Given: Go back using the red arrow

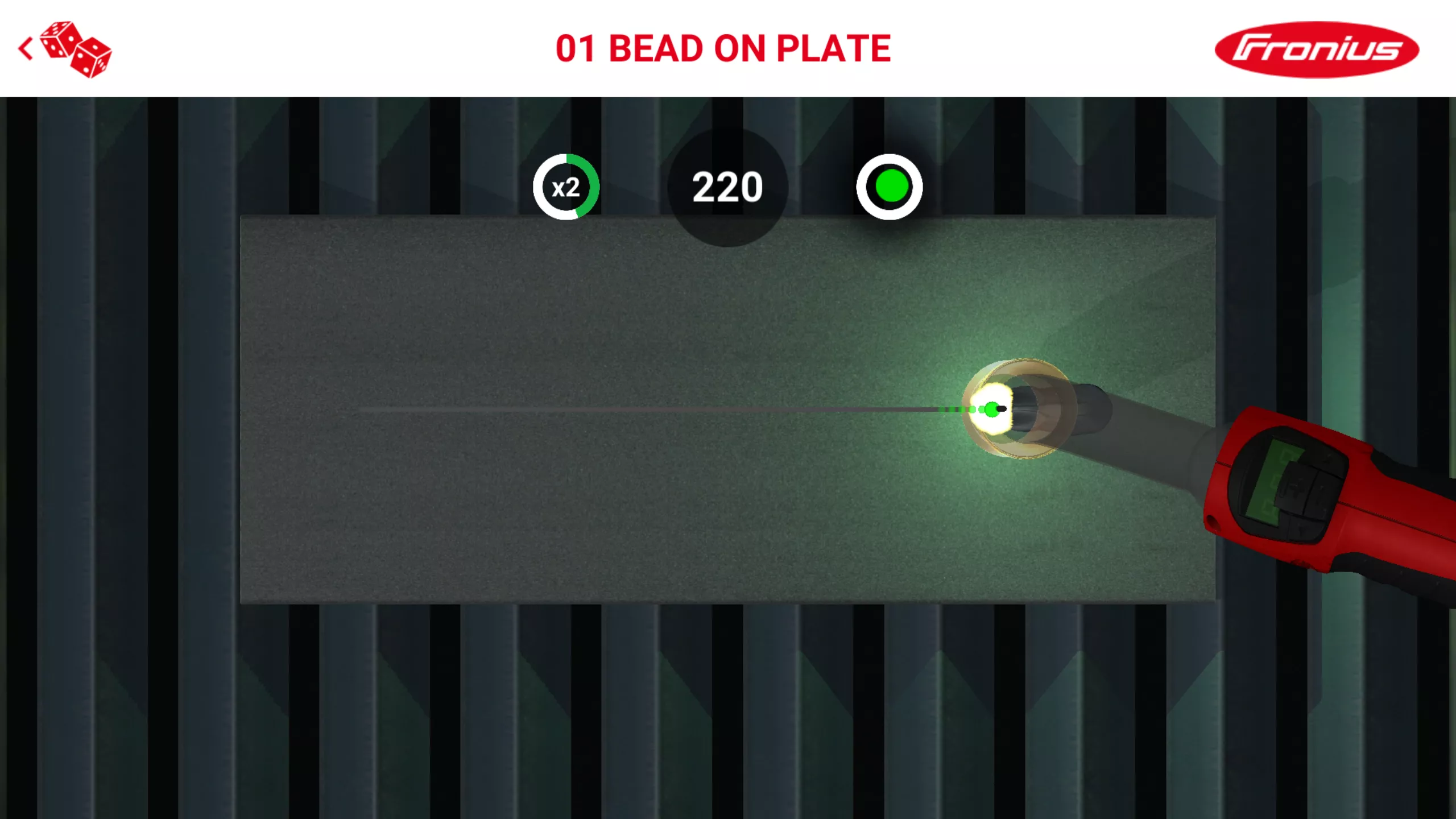Looking at the screenshot, I should (25, 49).
